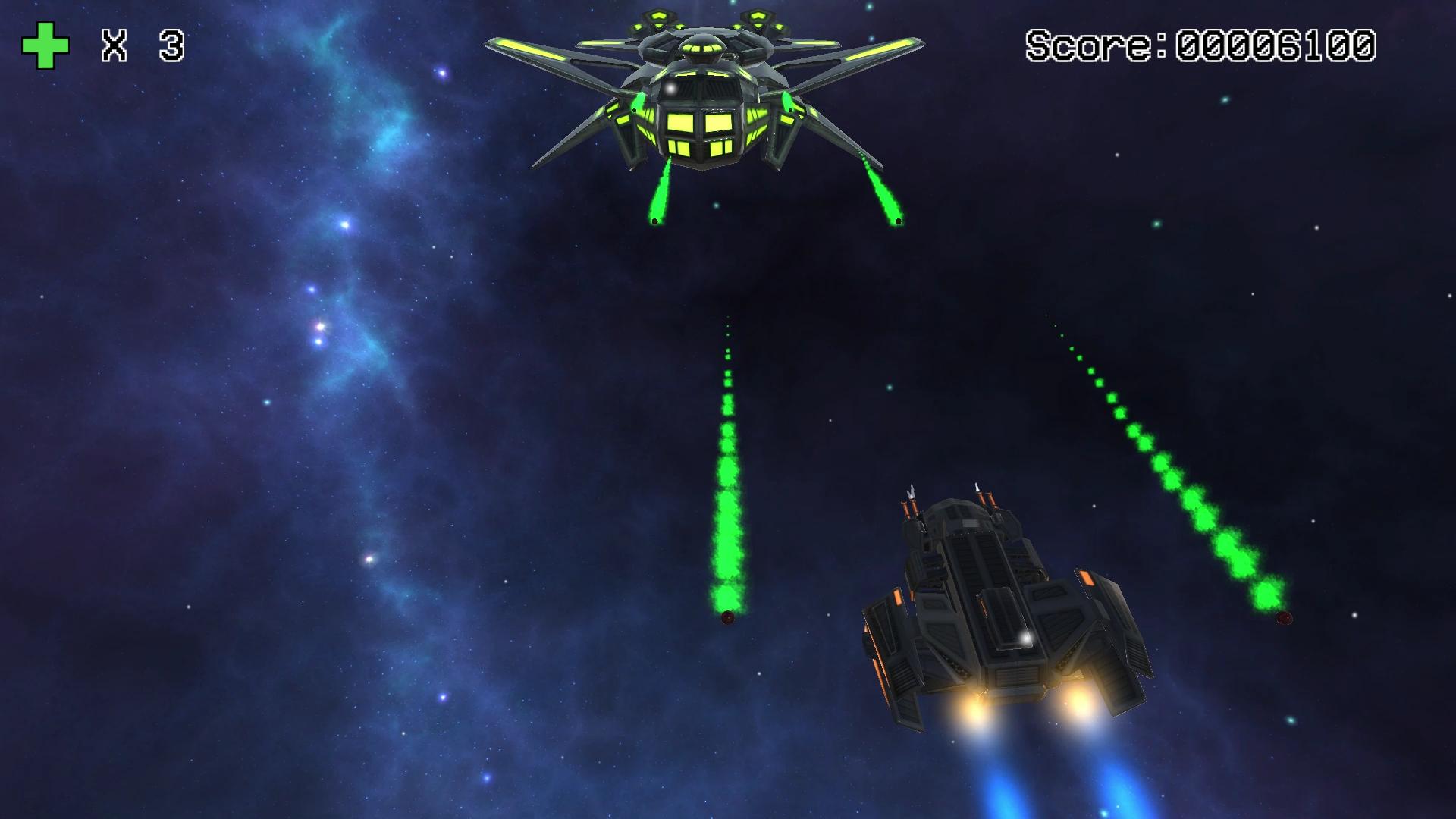Screen dimensions: 1456x819
Task: Click the enemy ship's nose white light
Action: point(671,87)
